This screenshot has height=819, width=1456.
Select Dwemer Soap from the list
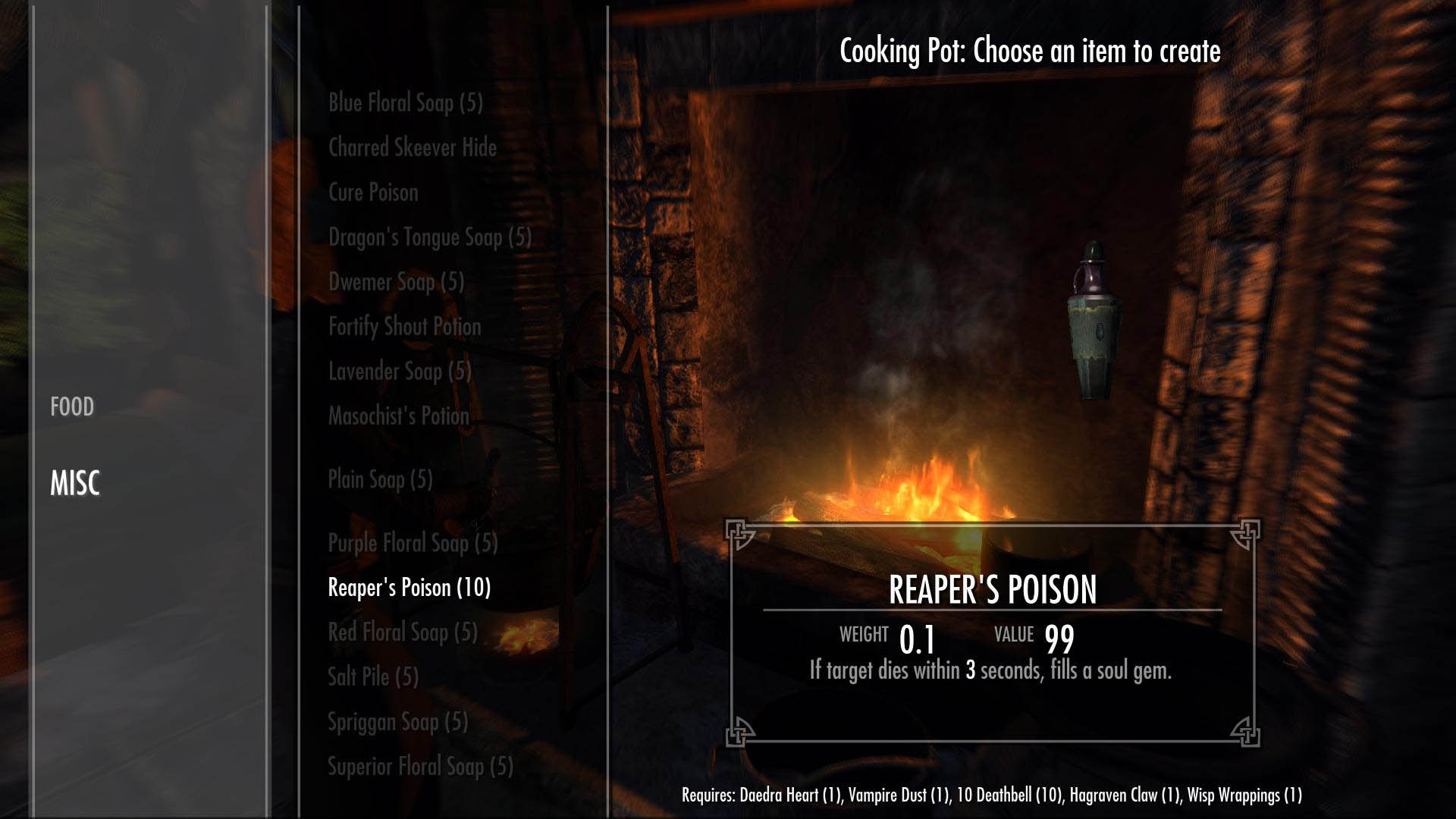[396, 282]
